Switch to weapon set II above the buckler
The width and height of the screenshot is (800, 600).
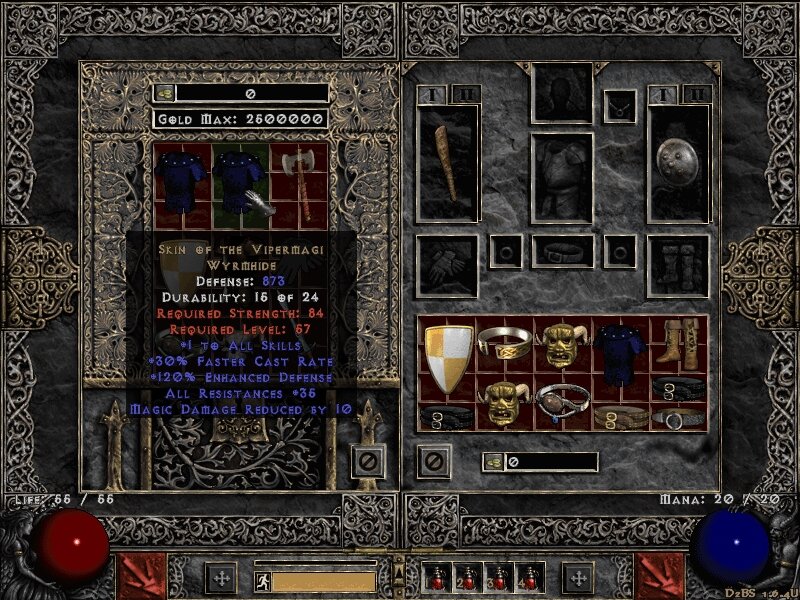click(697, 95)
